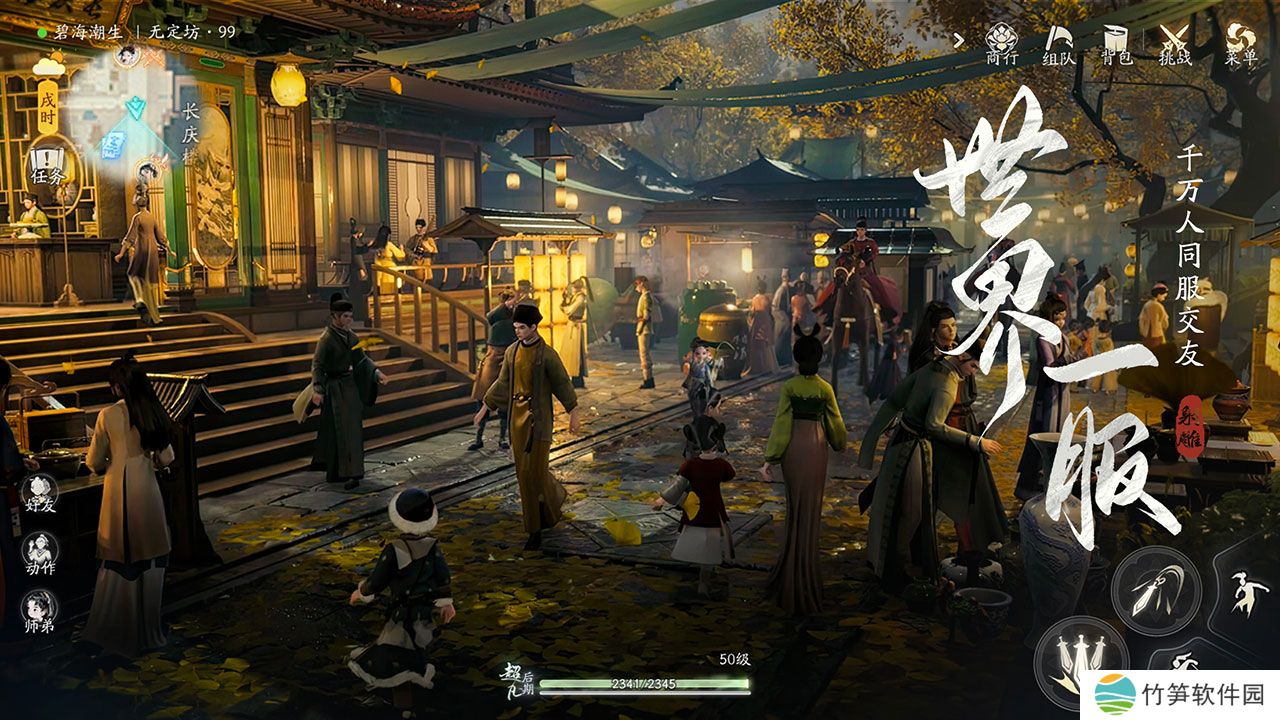Open the 菜单 main menu
This screenshot has height=720, width=1280.
click(1241, 43)
